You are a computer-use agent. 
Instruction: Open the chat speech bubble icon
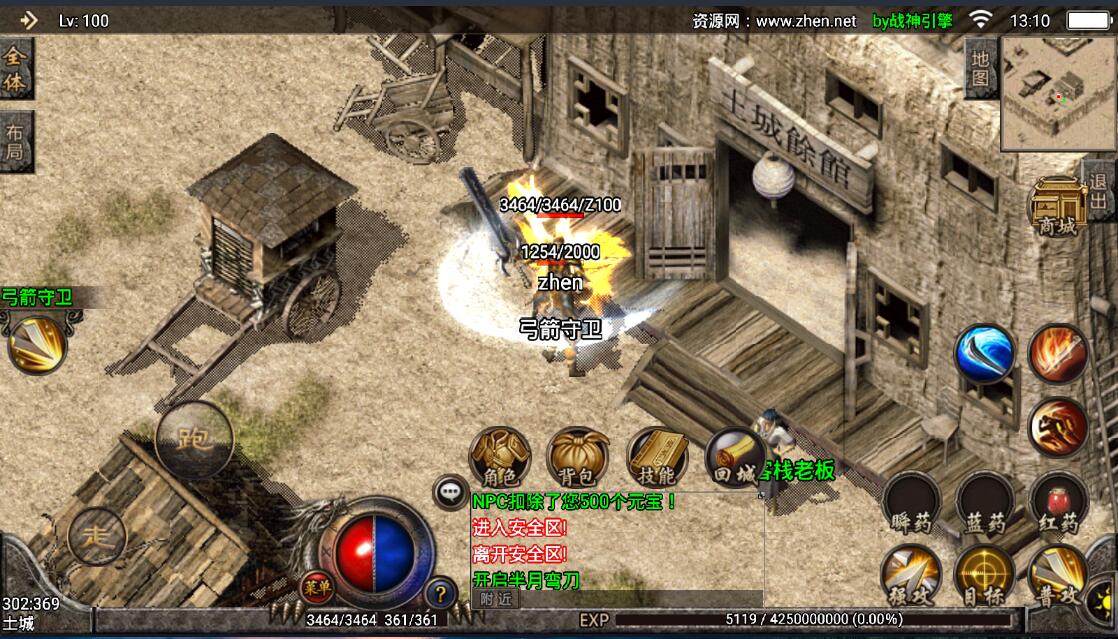pyautogui.click(x=450, y=492)
